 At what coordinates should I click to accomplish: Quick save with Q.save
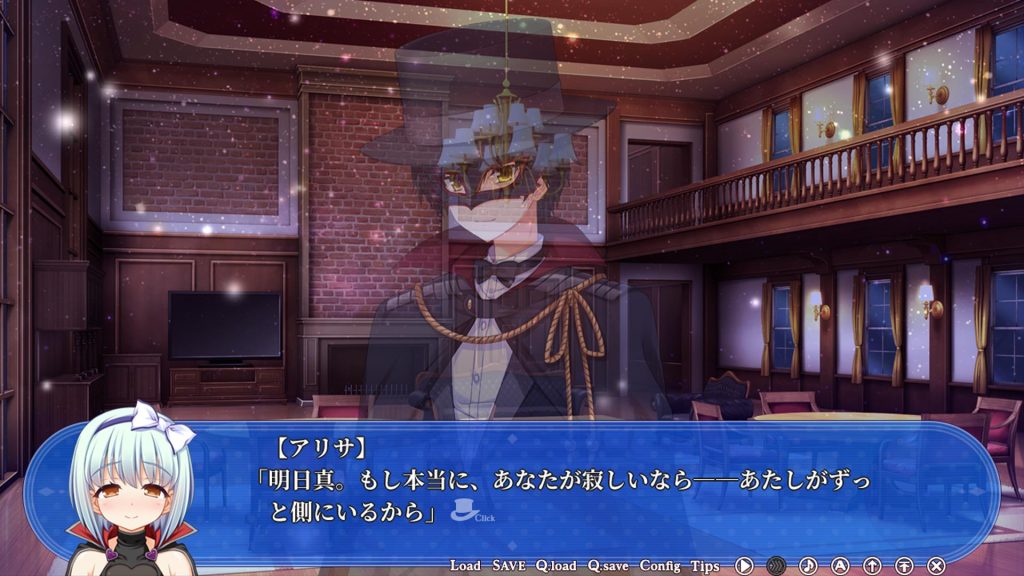(608, 566)
